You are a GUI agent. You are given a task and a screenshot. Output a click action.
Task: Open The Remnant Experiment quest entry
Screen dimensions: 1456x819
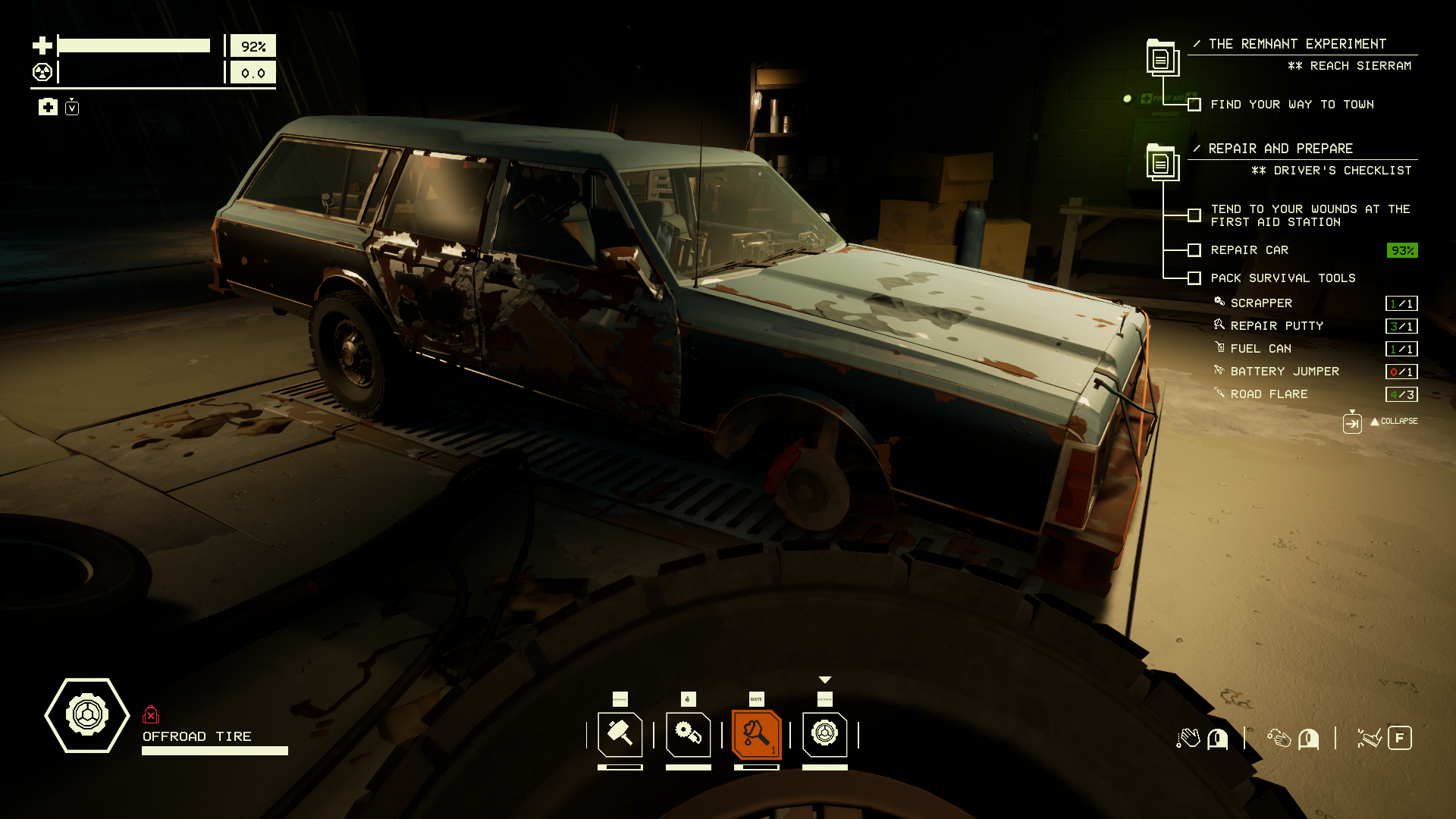[1297, 44]
